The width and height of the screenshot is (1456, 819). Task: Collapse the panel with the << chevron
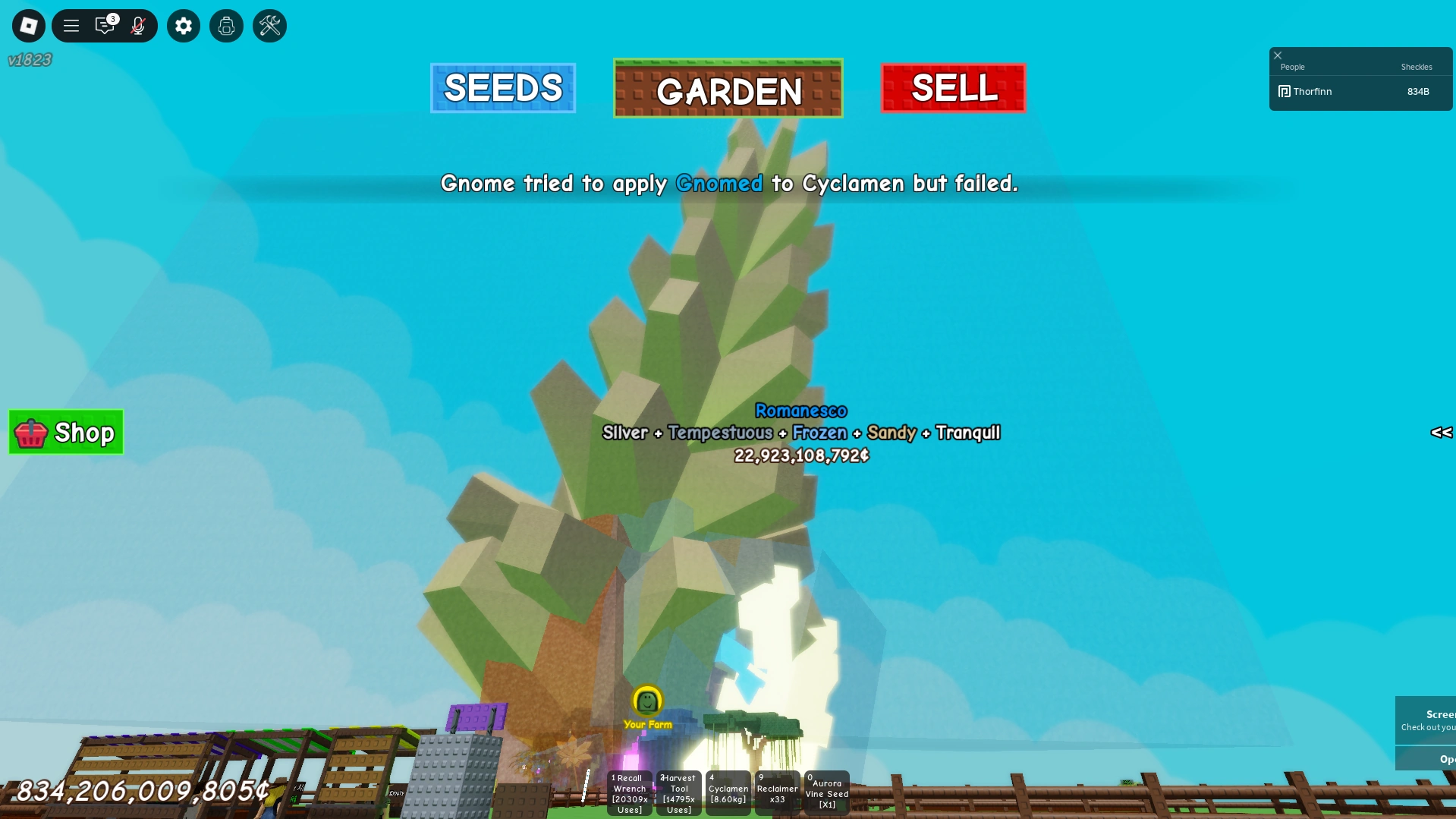(x=1441, y=433)
